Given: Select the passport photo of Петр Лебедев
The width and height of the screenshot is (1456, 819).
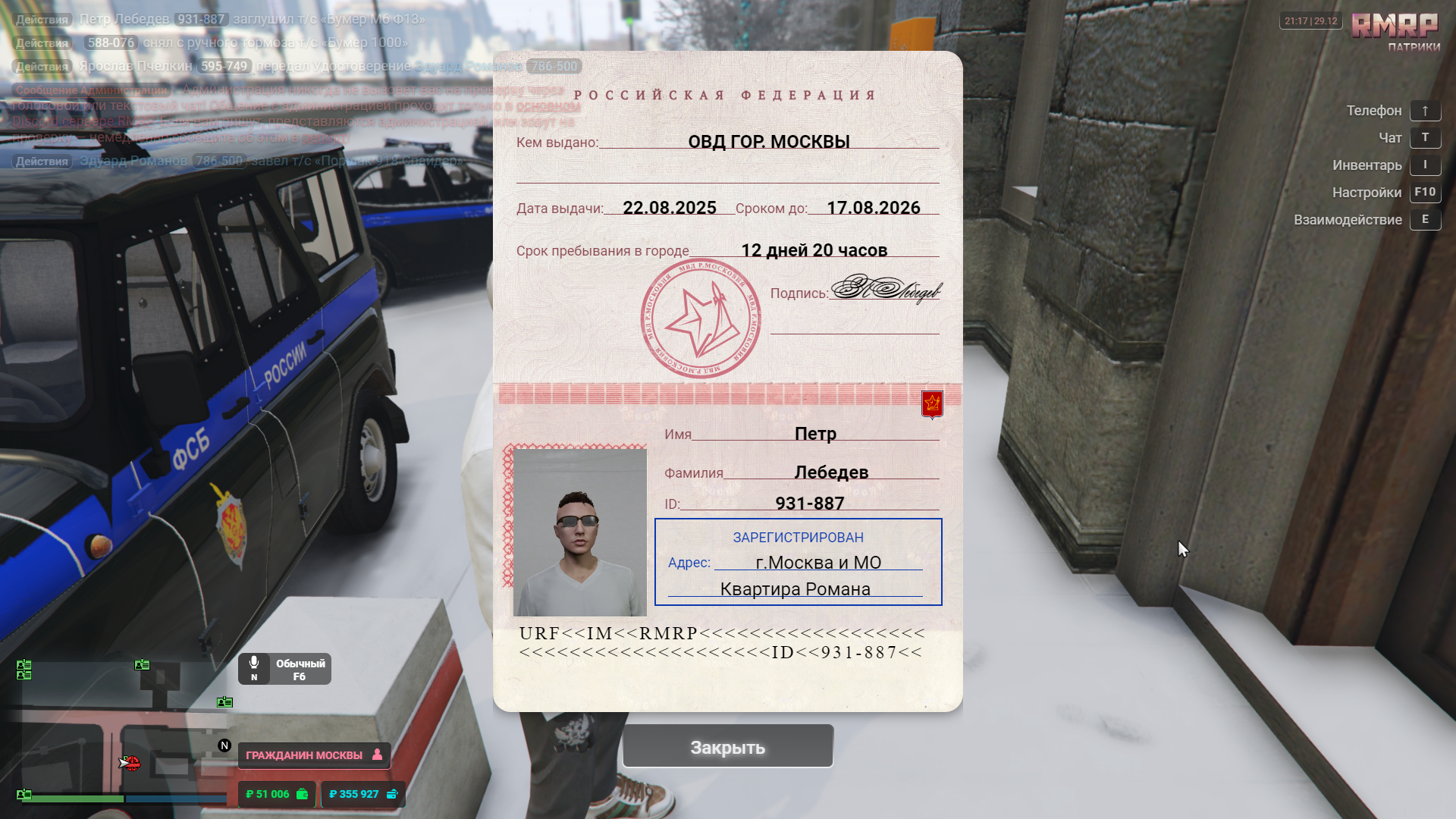Looking at the screenshot, I should (x=579, y=532).
